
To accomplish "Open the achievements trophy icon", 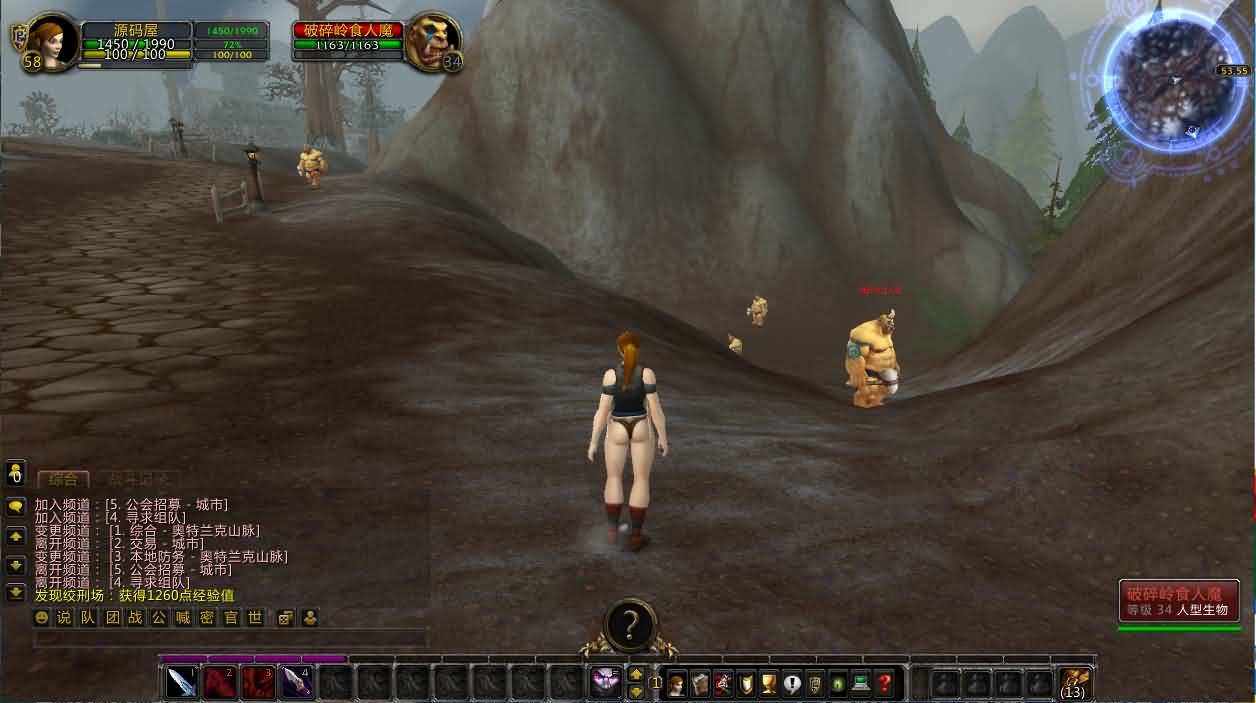I will point(769,684).
